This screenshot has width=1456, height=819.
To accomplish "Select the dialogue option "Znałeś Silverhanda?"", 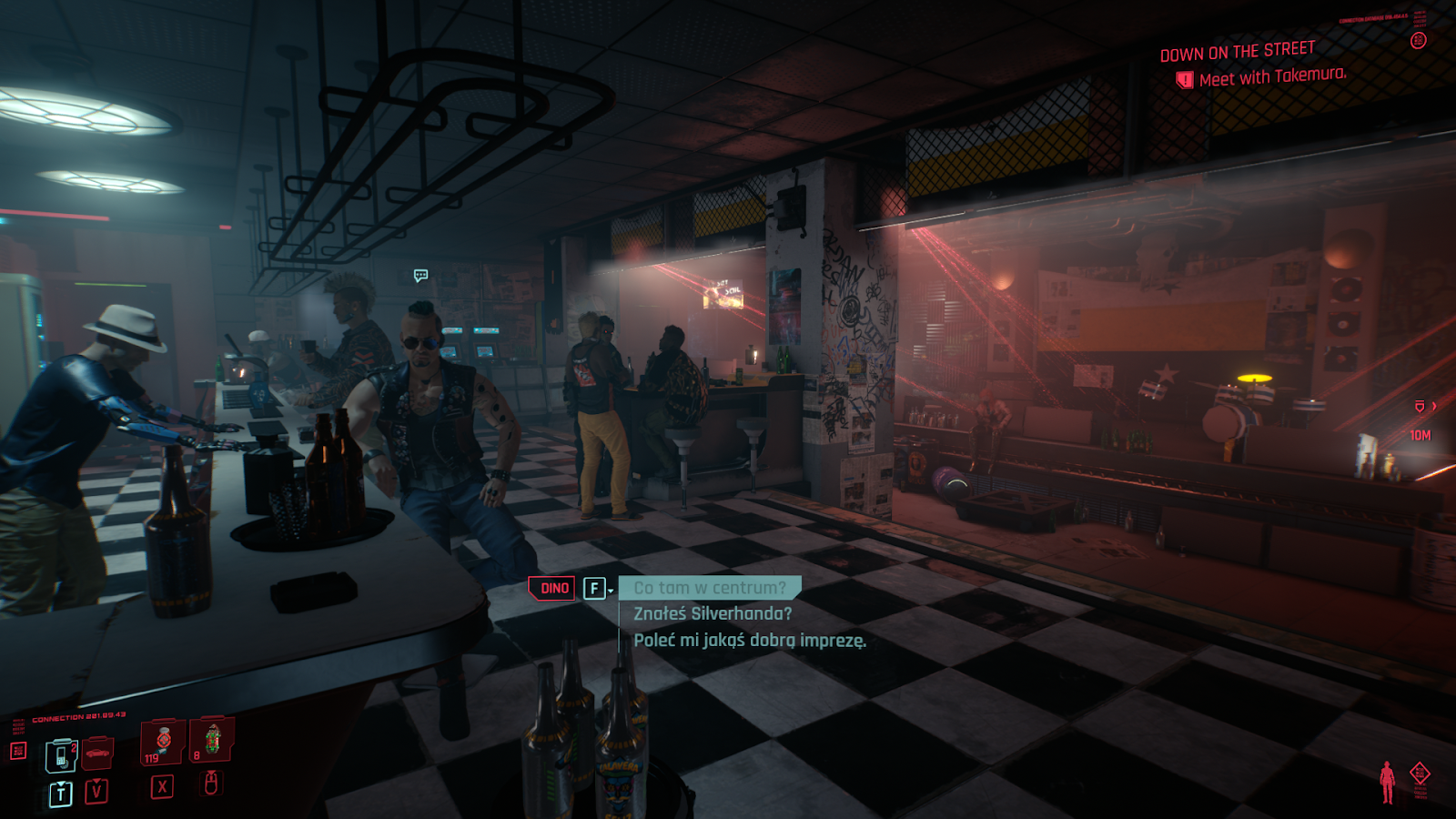I will coord(713,614).
